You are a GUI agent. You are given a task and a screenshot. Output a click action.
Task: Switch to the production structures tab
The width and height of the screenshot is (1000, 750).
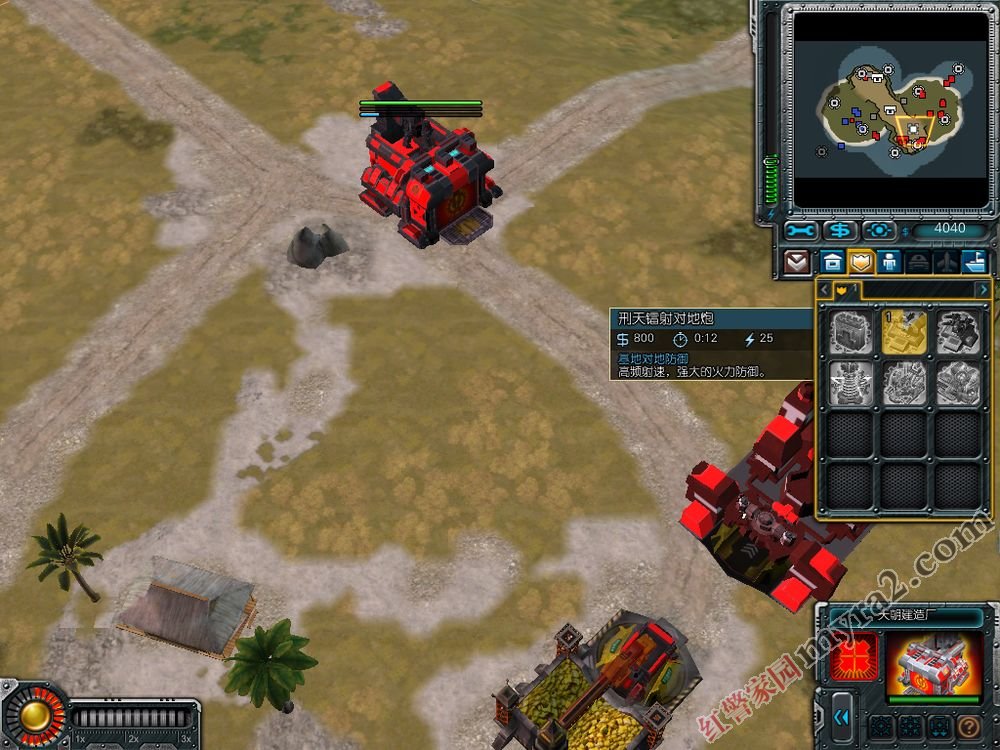(831, 263)
